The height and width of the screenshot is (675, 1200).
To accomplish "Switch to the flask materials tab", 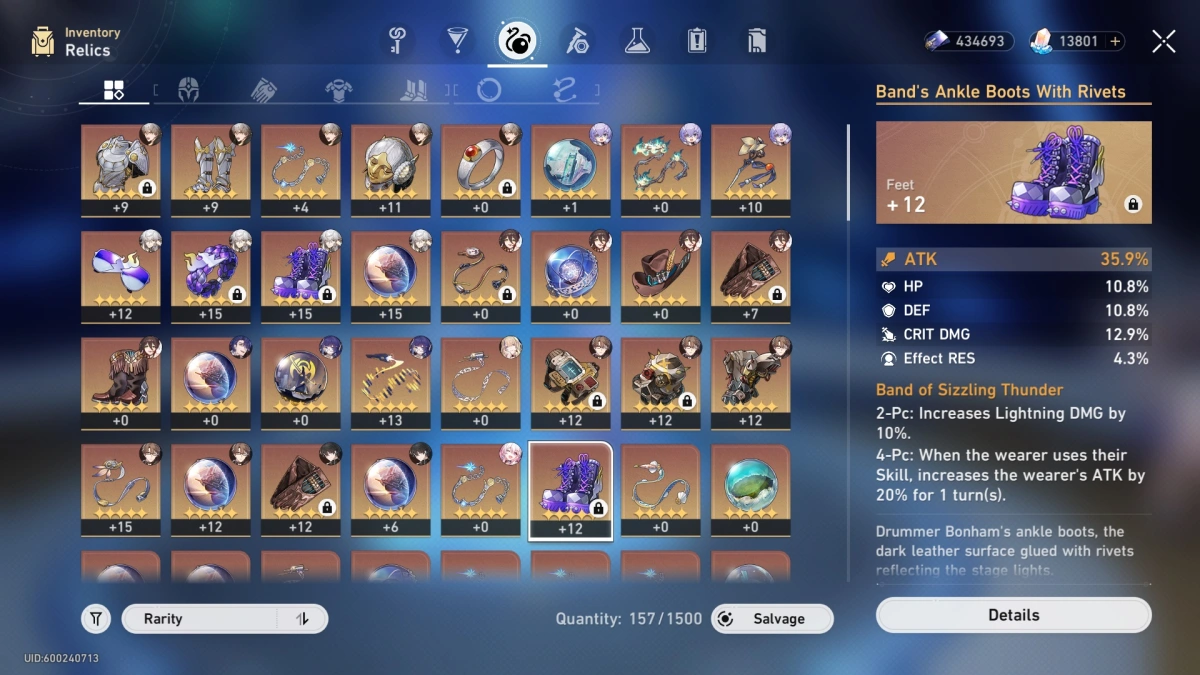I will click(637, 41).
